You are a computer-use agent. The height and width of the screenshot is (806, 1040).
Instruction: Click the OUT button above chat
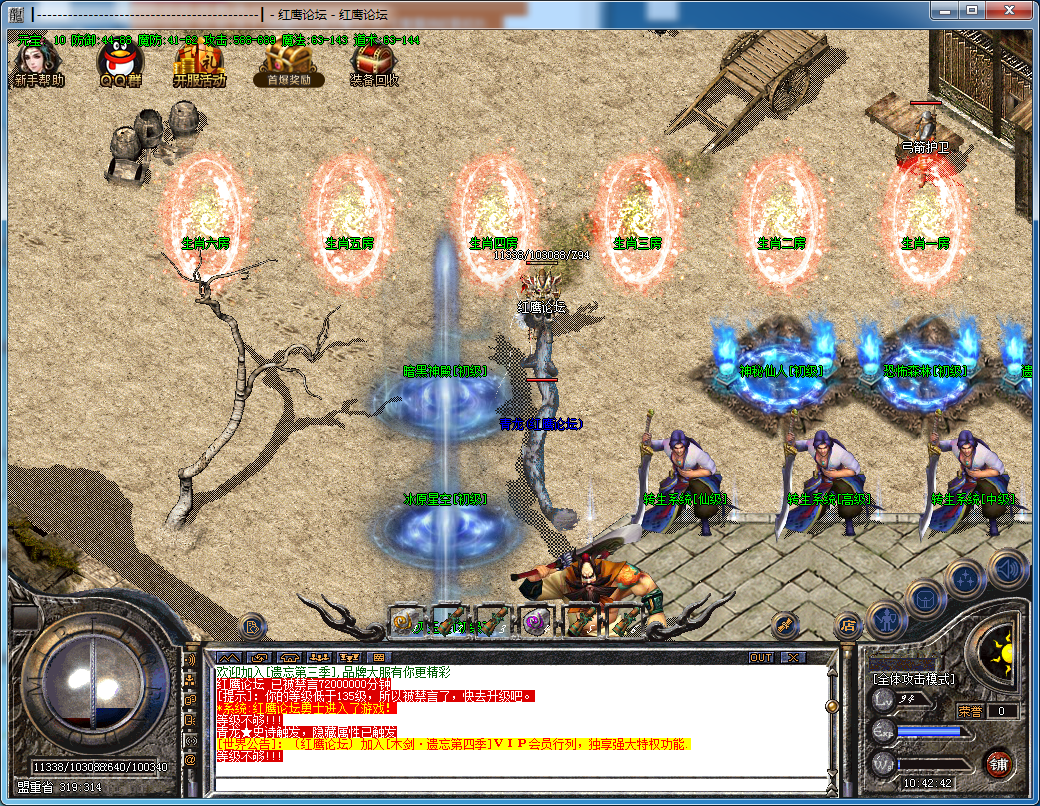(761, 657)
